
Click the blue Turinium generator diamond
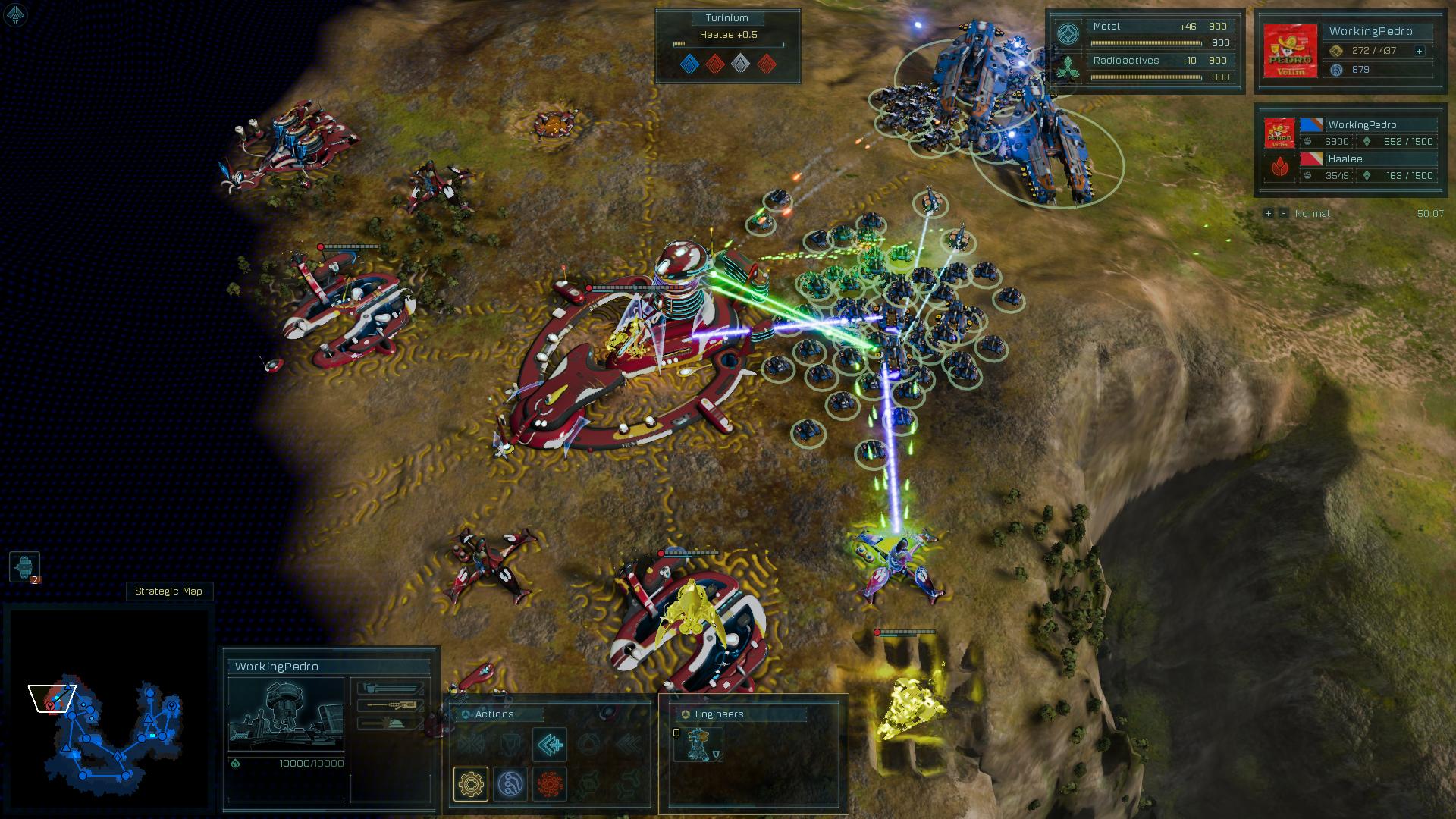click(x=689, y=64)
